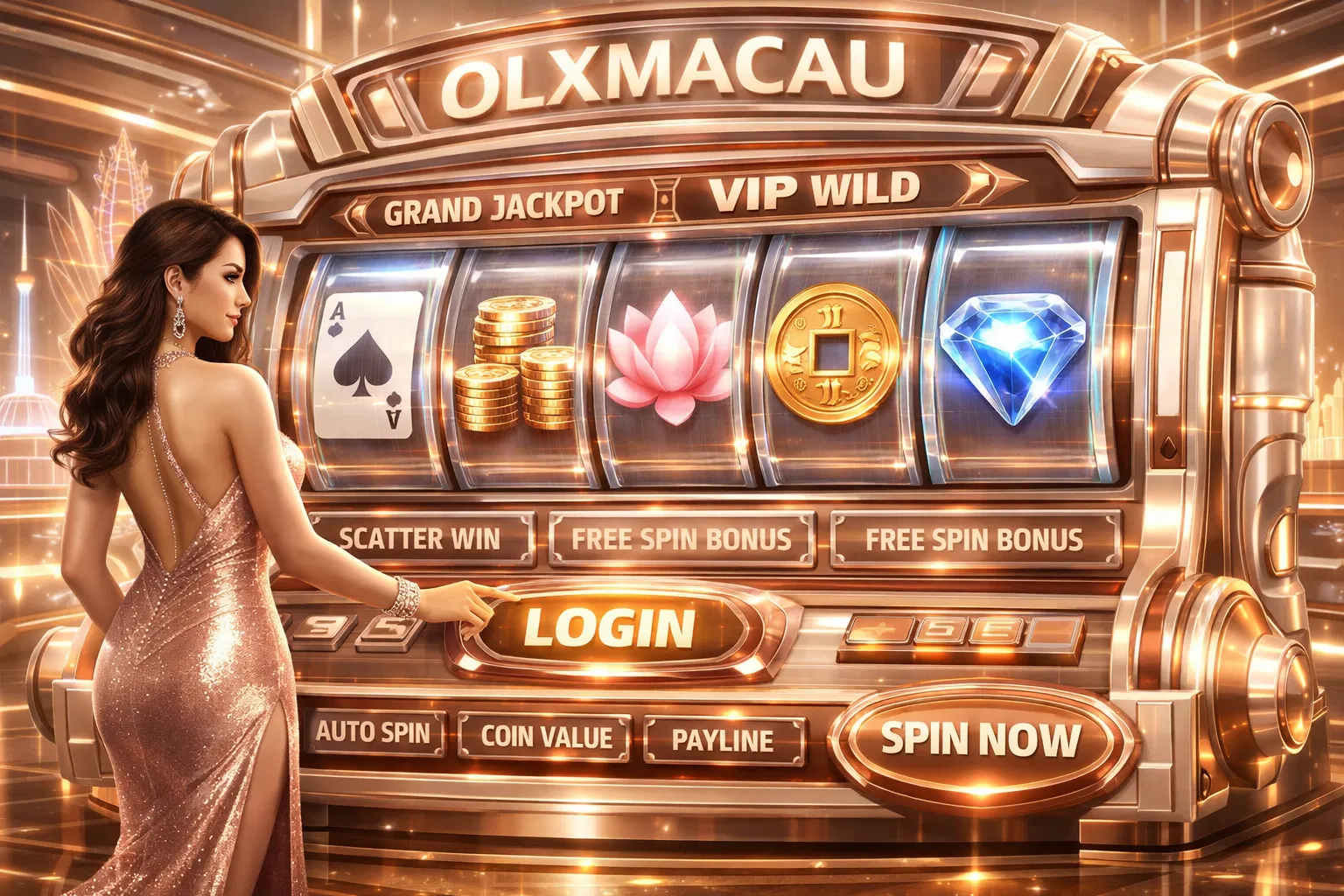
Task: Enable AUTO SPIN
Action: pos(374,731)
